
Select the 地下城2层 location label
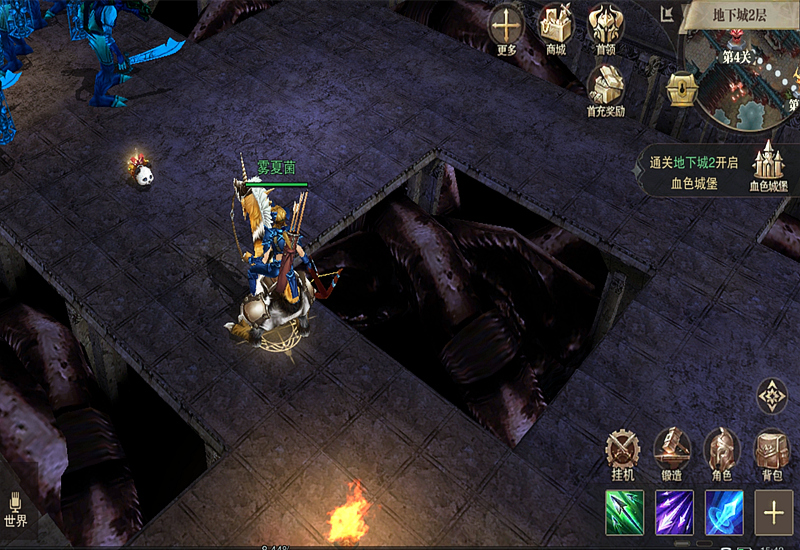pyautogui.click(x=739, y=16)
